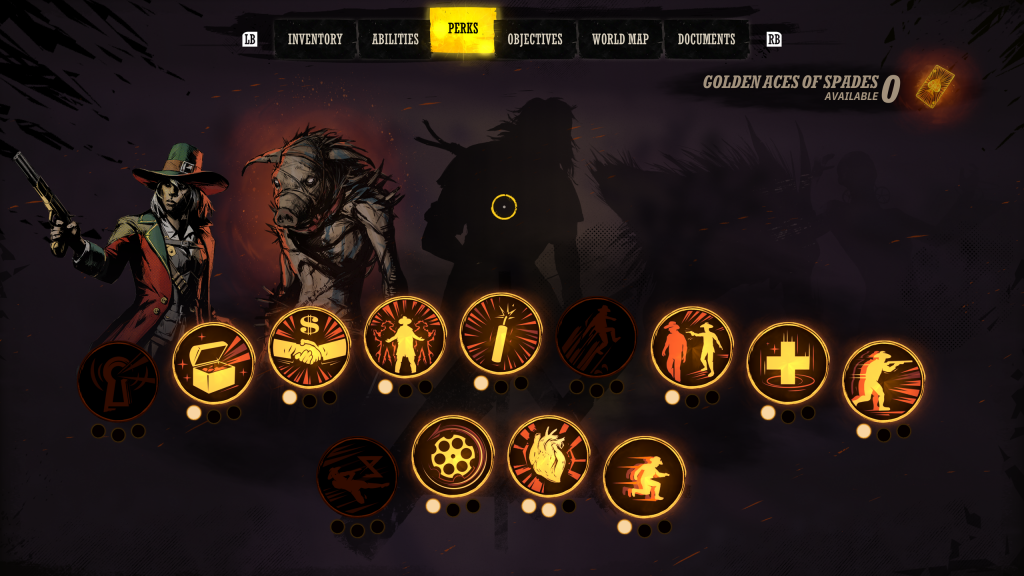Viewport: 1024px width, 576px height.
Task: Open the Abilities tab
Action: [395, 40]
